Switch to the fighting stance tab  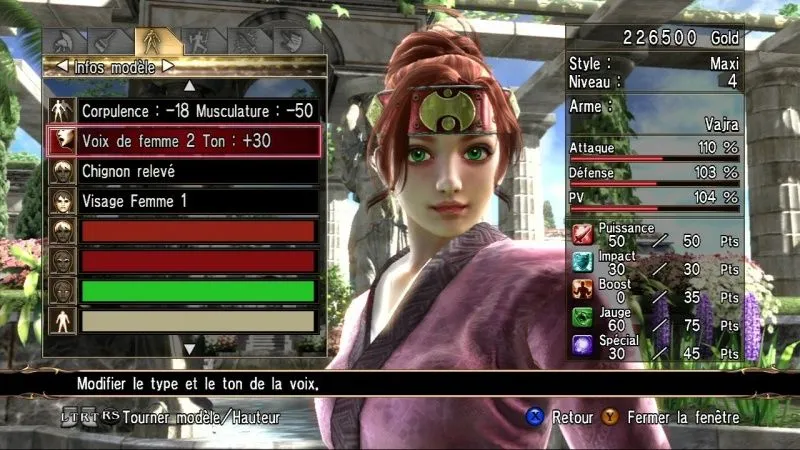[198, 42]
